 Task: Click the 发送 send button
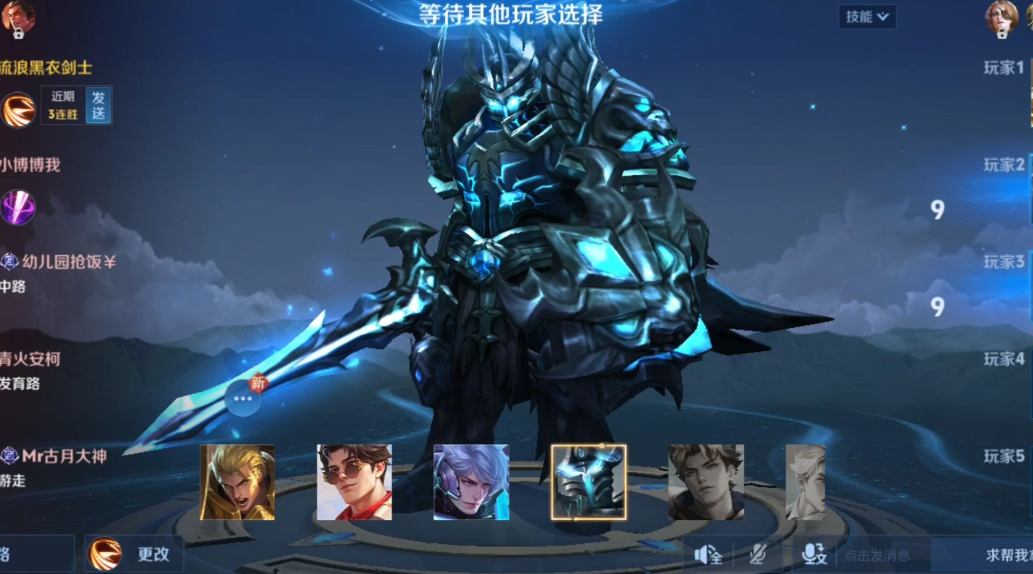tap(98, 105)
